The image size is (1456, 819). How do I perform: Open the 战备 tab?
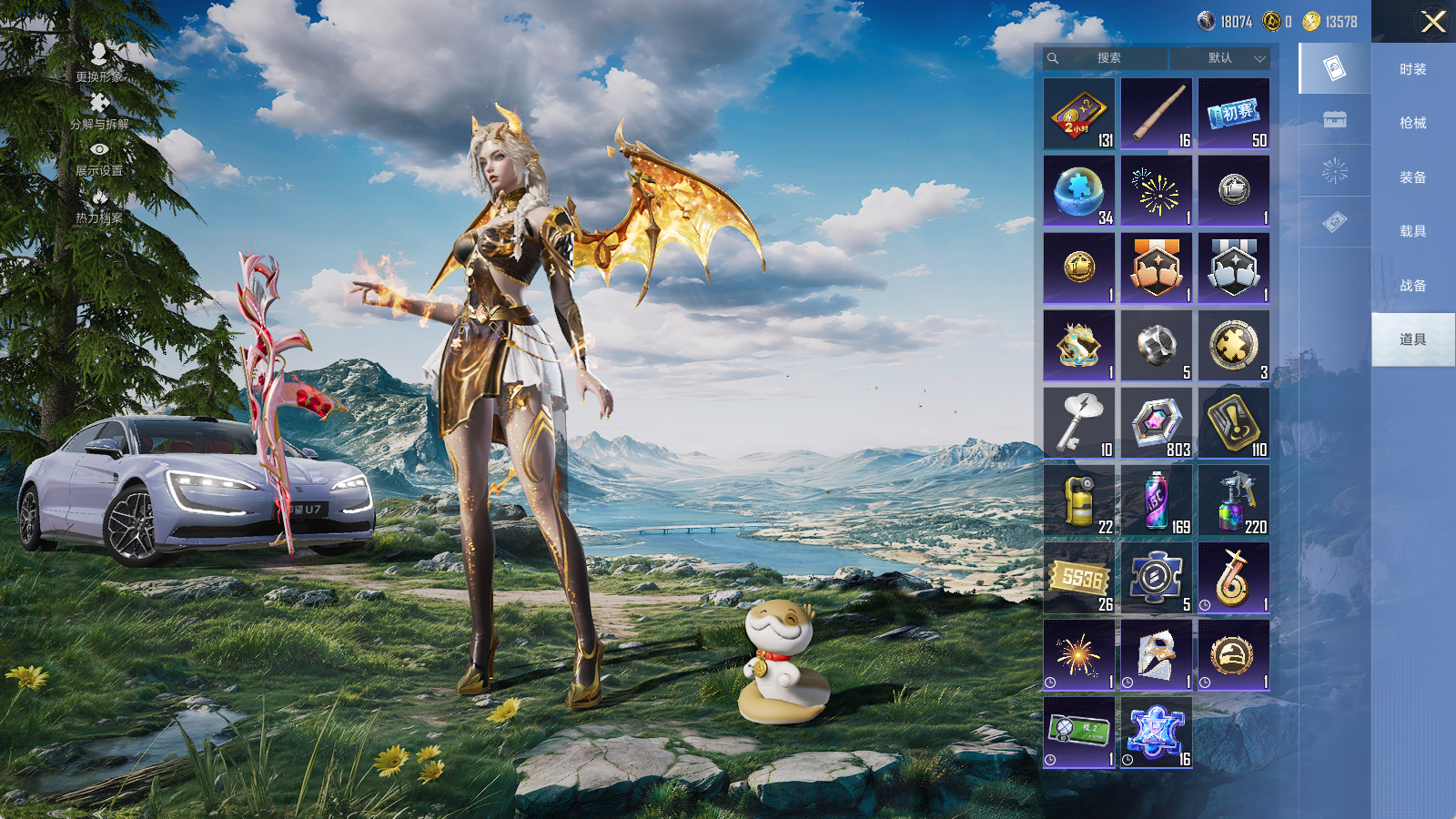(x=1412, y=286)
